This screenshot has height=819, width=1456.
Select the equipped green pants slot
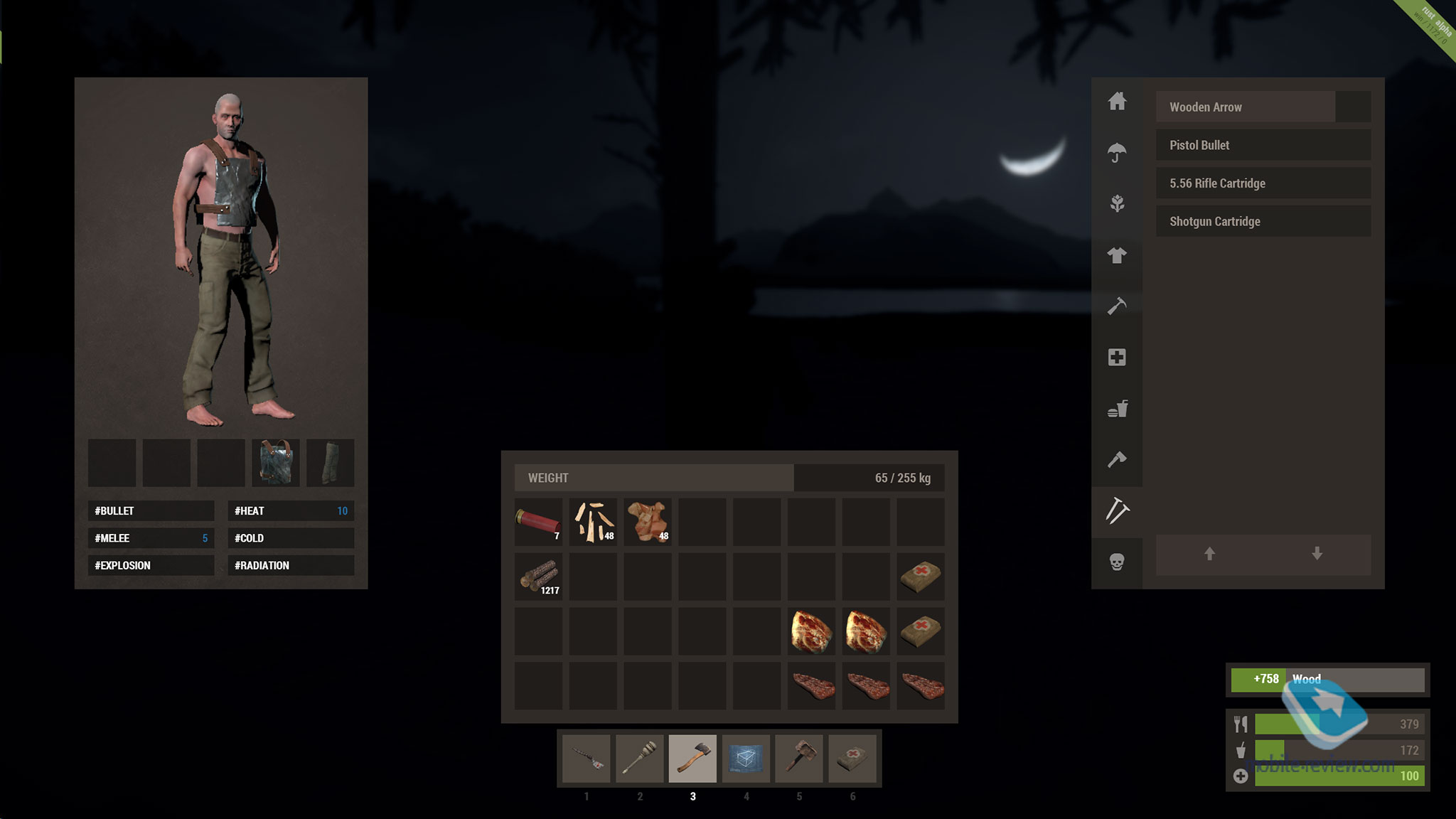click(330, 463)
